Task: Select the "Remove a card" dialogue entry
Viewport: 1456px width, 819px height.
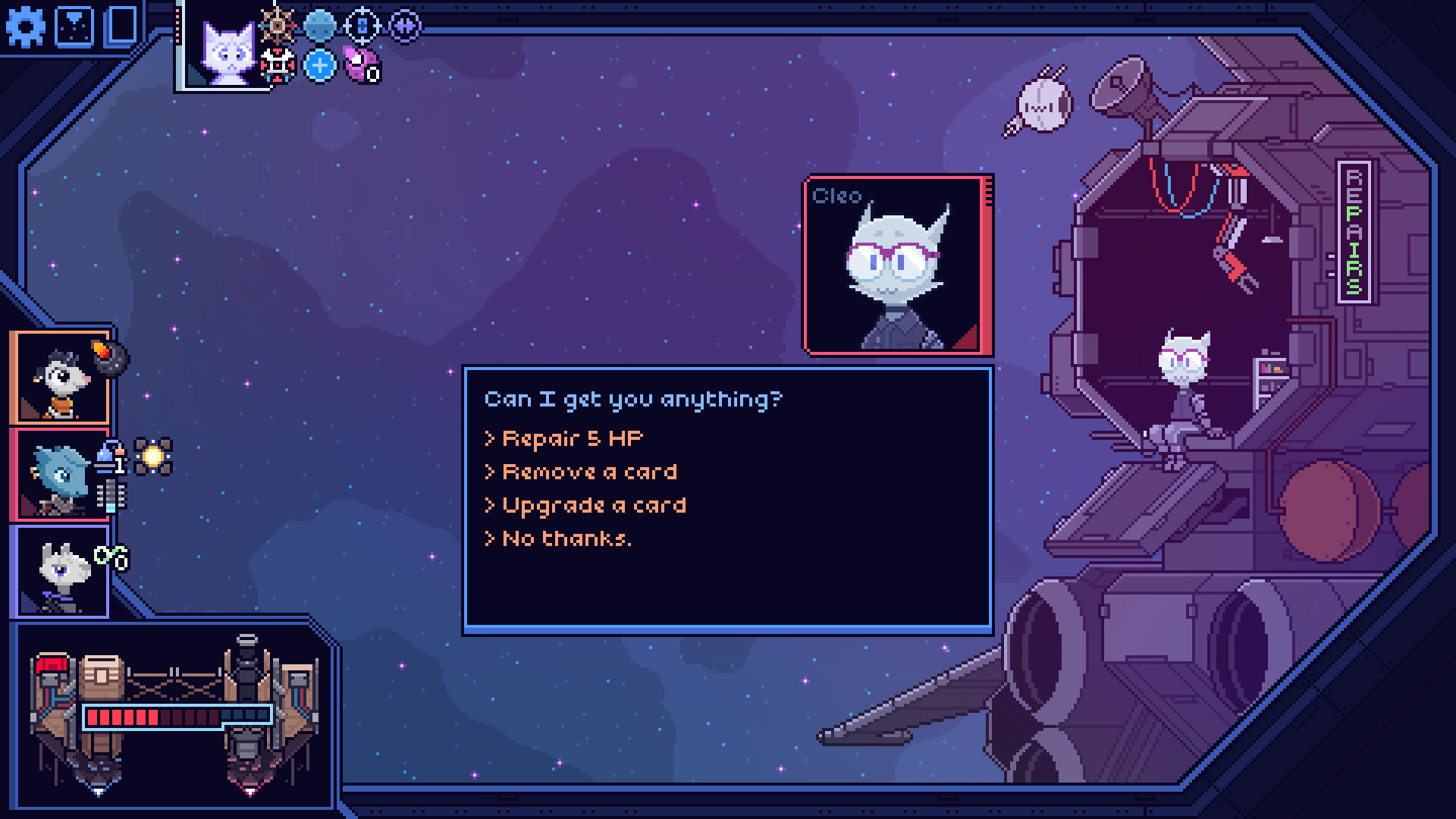Action: click(x=582, y=471)
